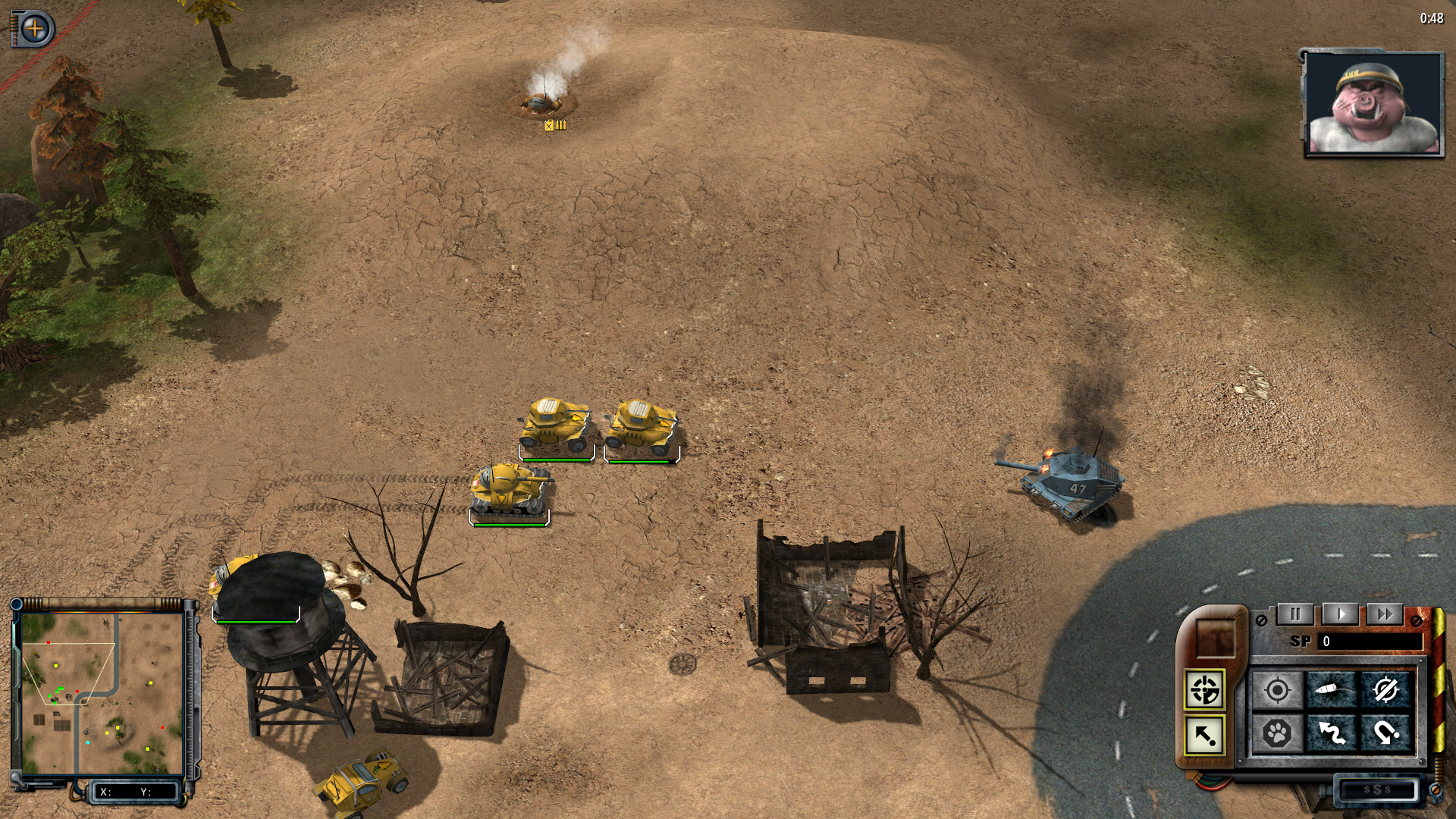Toggle the segmented target reticle mode button

coord(1204,690)
